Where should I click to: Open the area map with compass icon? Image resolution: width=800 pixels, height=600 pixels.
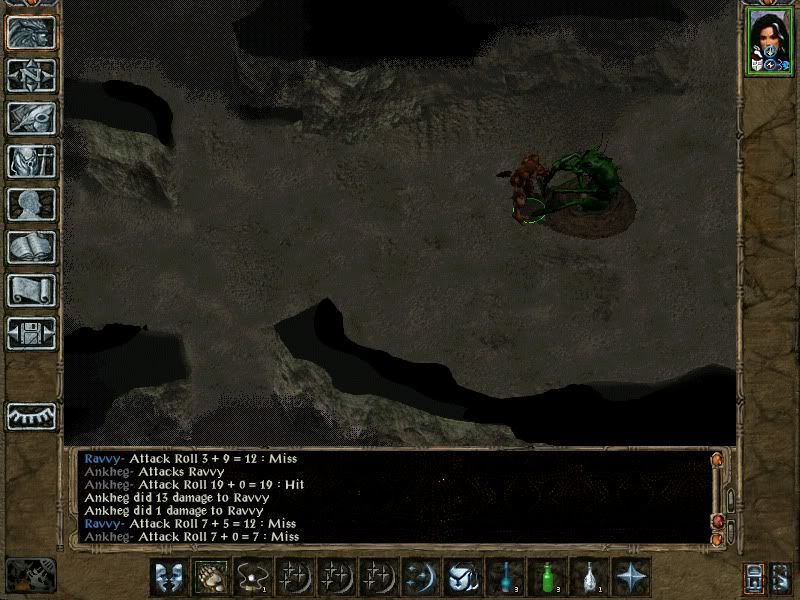coord(31,75)
